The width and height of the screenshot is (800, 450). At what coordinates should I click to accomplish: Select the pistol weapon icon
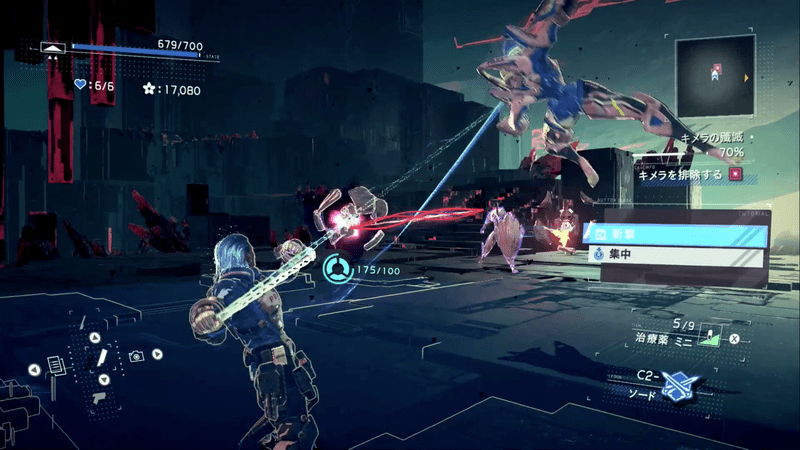pyautogui.click(x=99, y=396)
